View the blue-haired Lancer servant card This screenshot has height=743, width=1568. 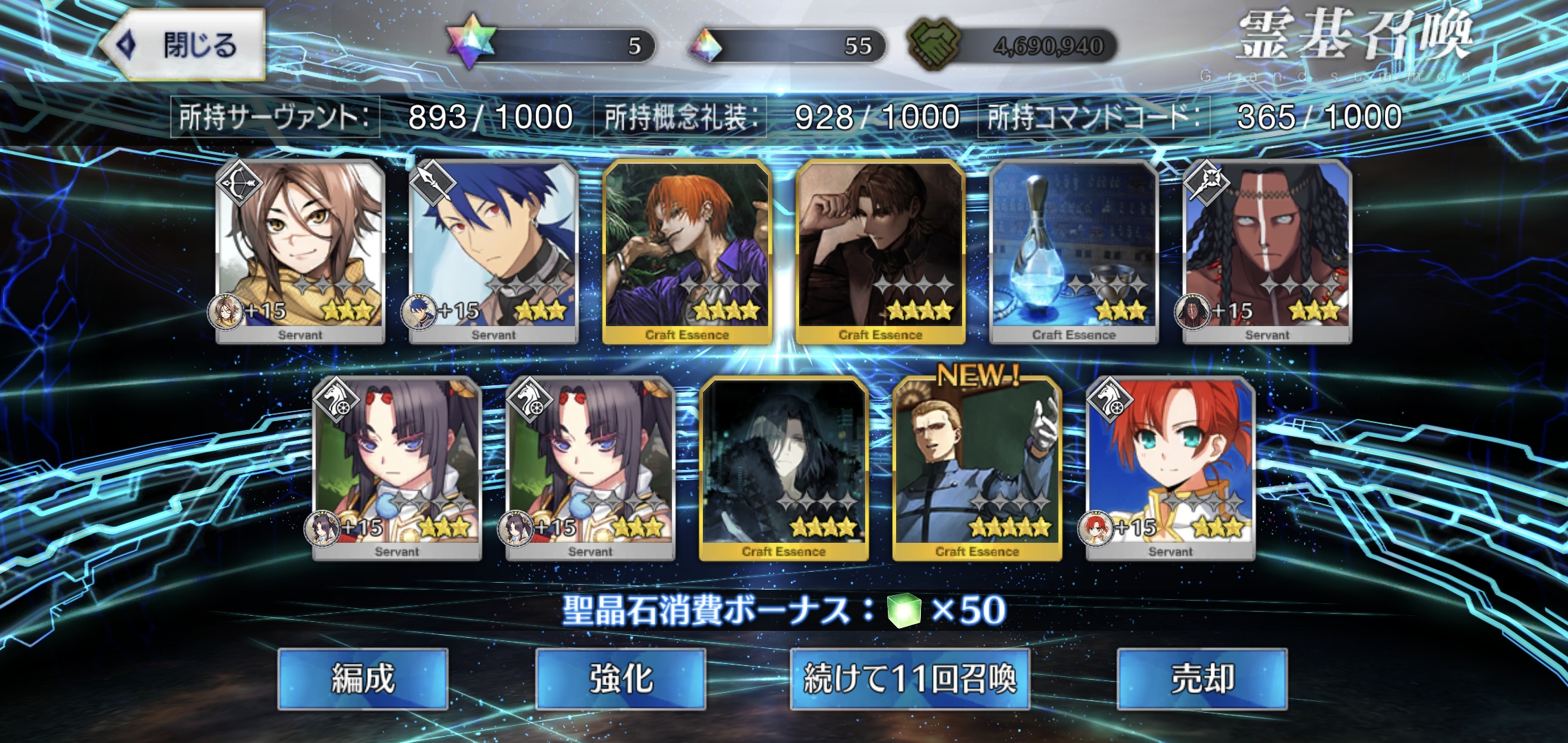coord(493,251)
